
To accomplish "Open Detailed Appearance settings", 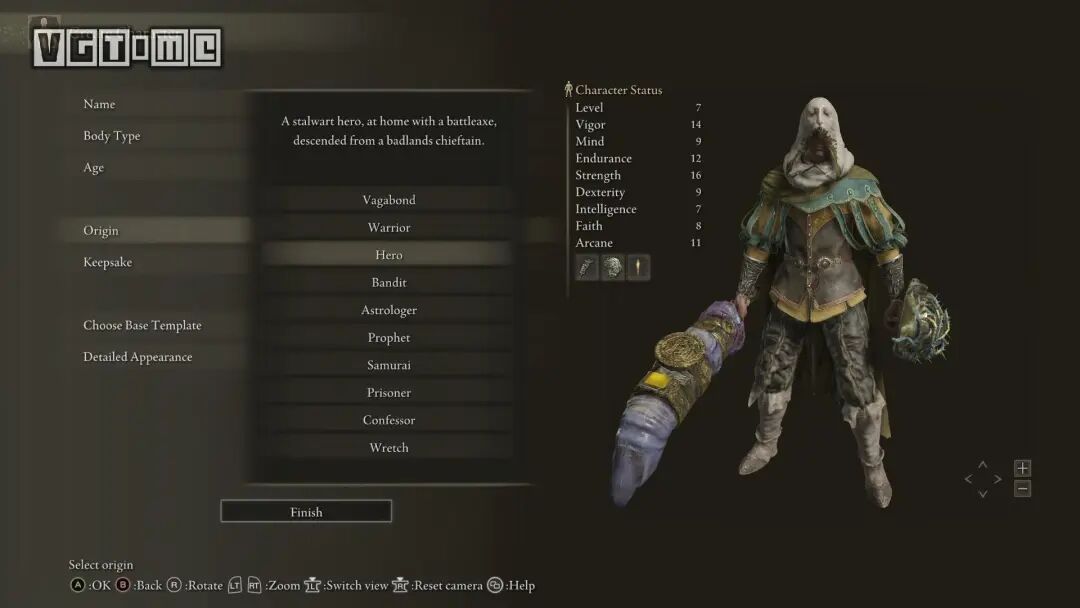I will 137,357.
